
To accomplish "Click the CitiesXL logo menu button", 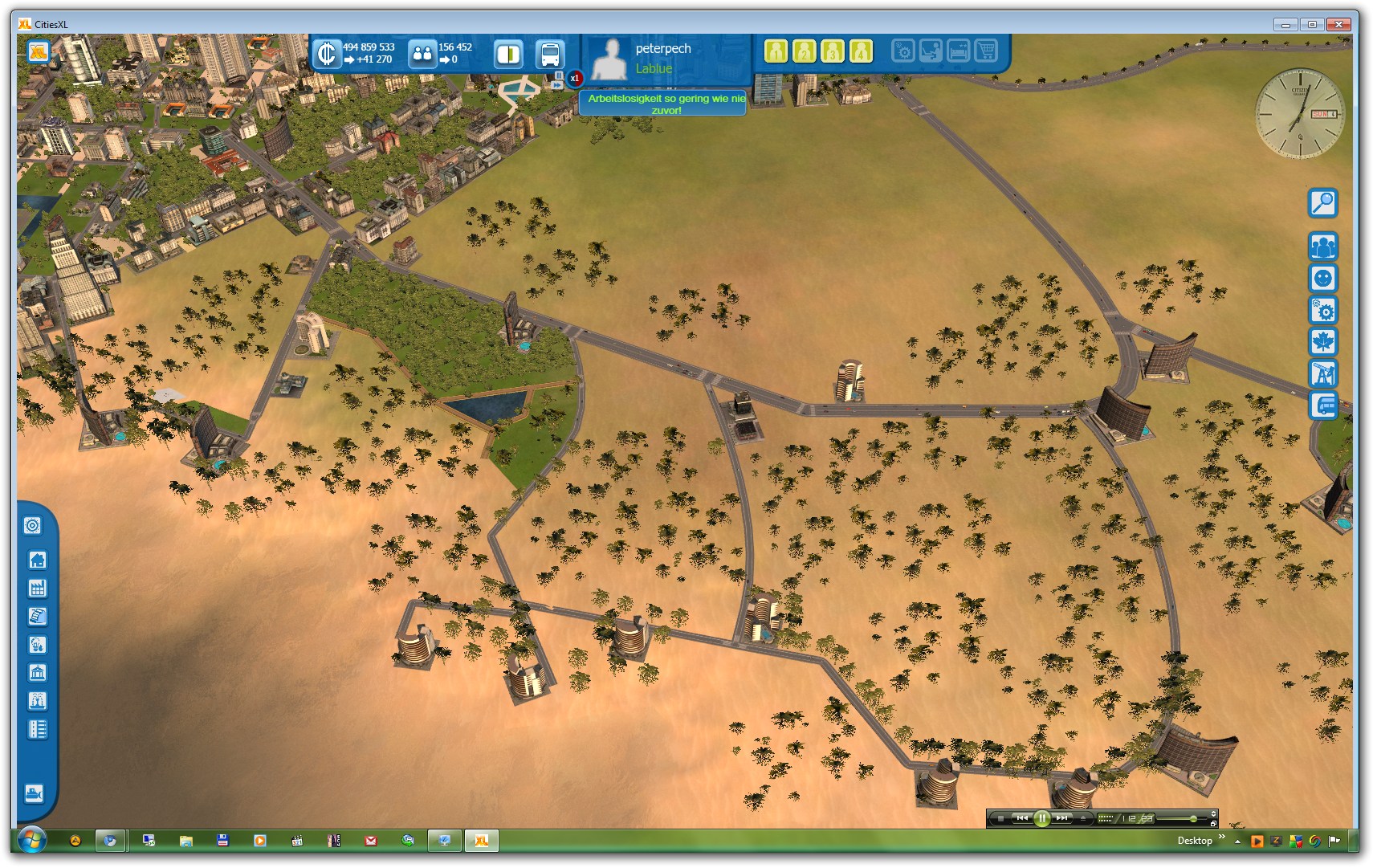I will click(x=39, y=52).
